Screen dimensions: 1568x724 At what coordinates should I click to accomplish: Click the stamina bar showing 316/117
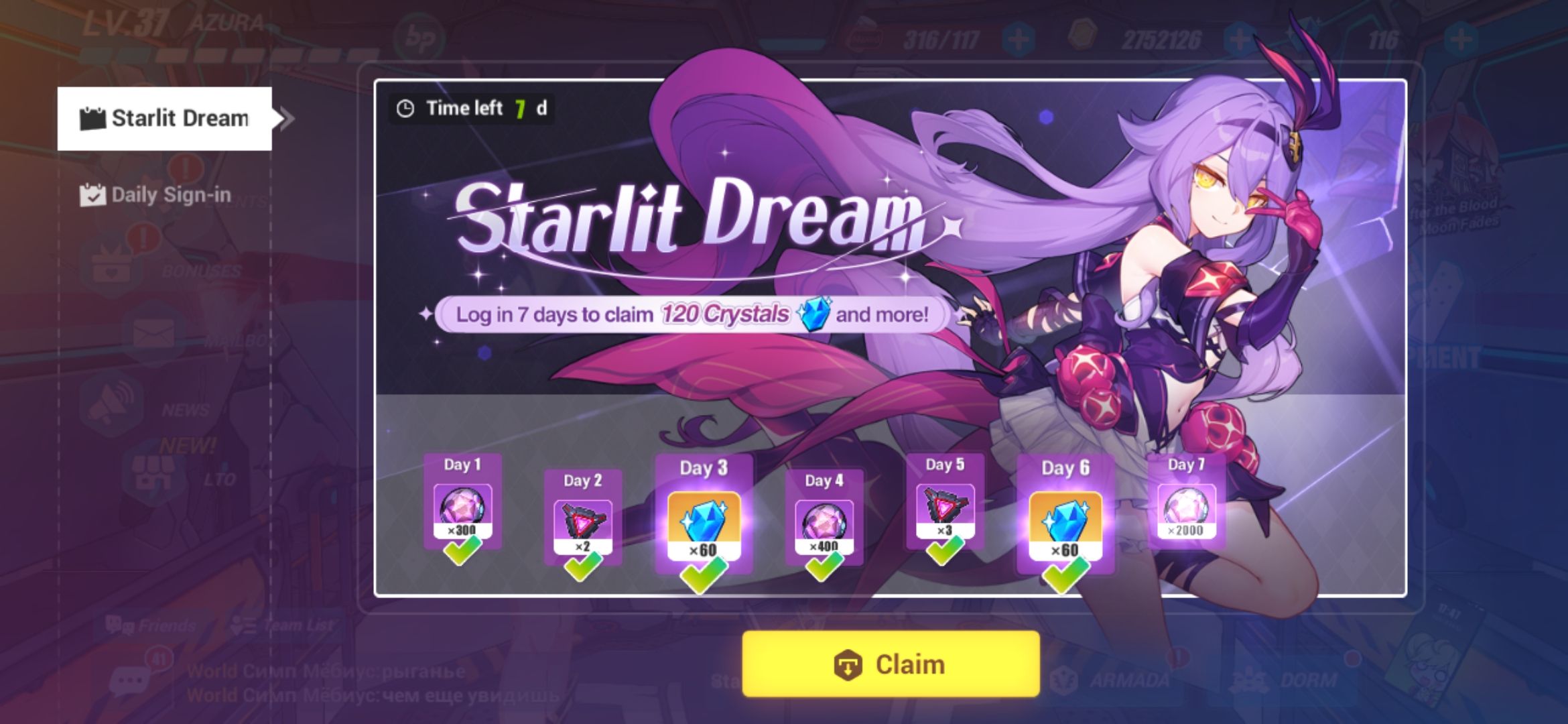point(941,39)
